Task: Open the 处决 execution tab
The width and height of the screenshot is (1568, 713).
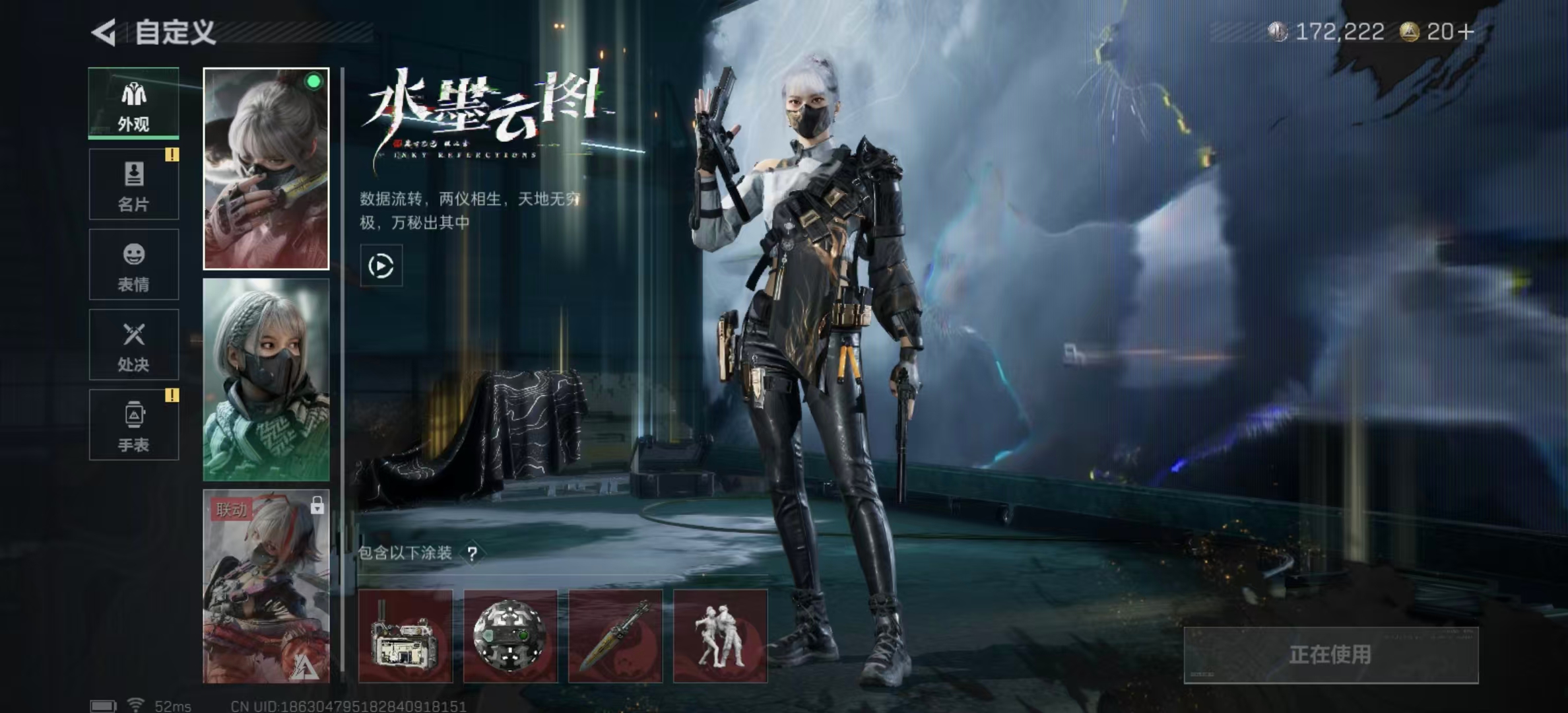Action: [134, 345]
